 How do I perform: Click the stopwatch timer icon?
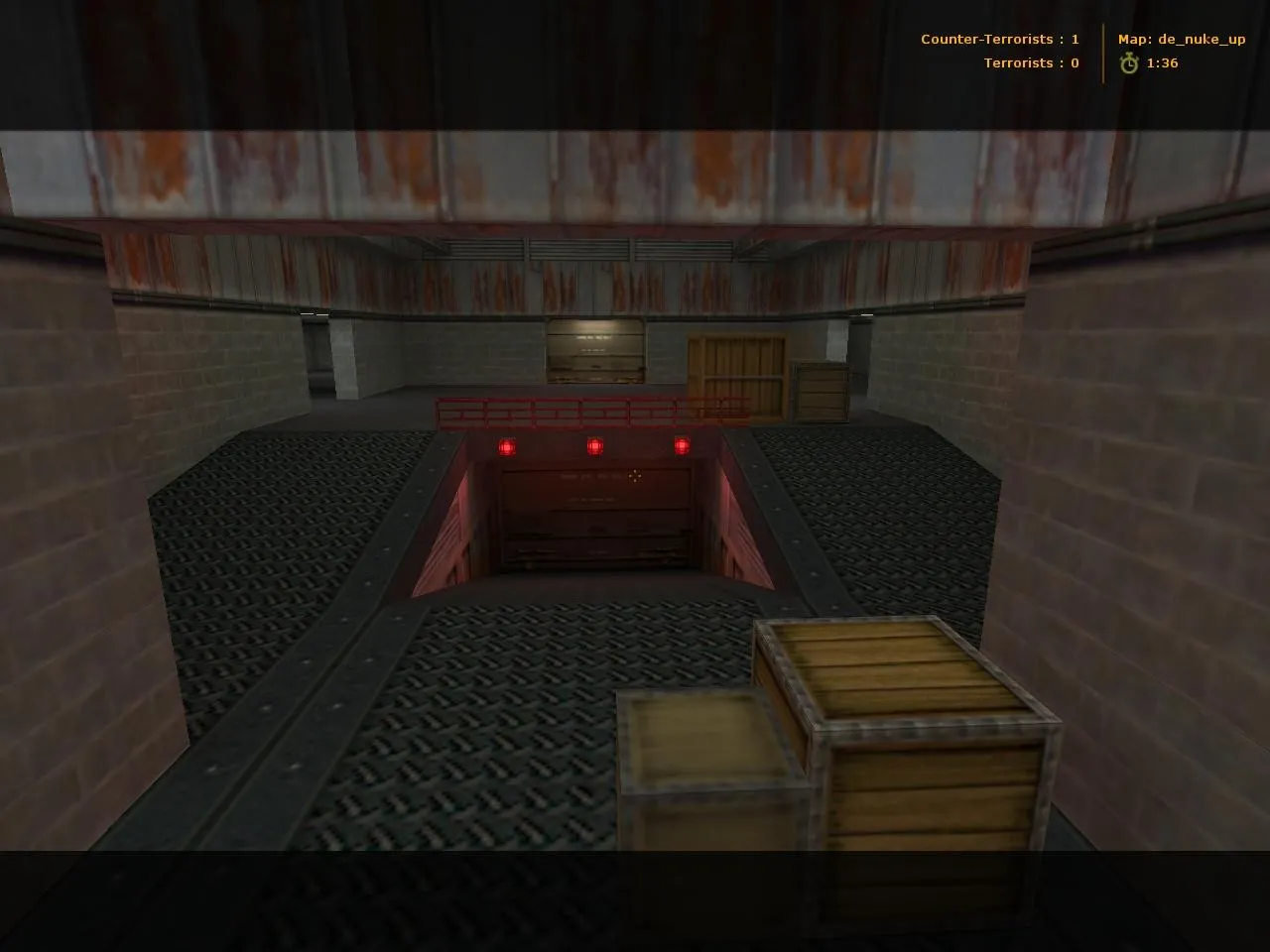click(1129, 62)
